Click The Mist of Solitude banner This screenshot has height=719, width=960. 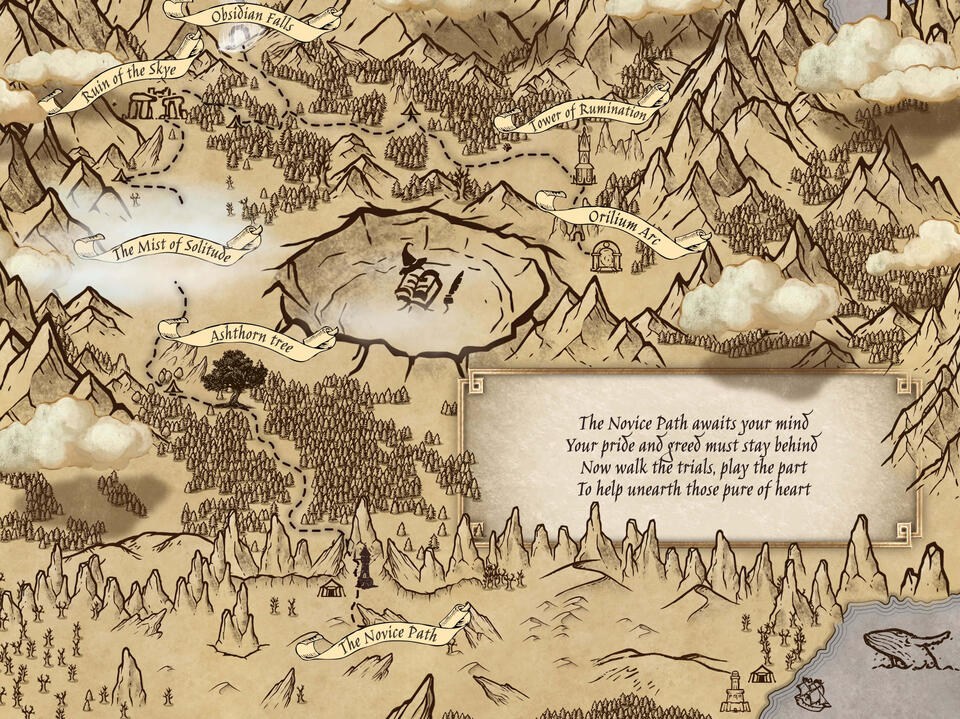tap(170, 249)
